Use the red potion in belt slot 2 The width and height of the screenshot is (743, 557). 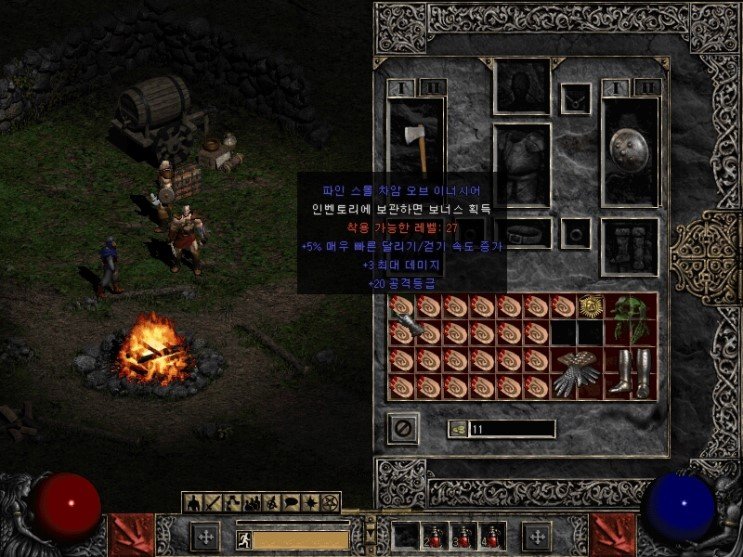437,538
